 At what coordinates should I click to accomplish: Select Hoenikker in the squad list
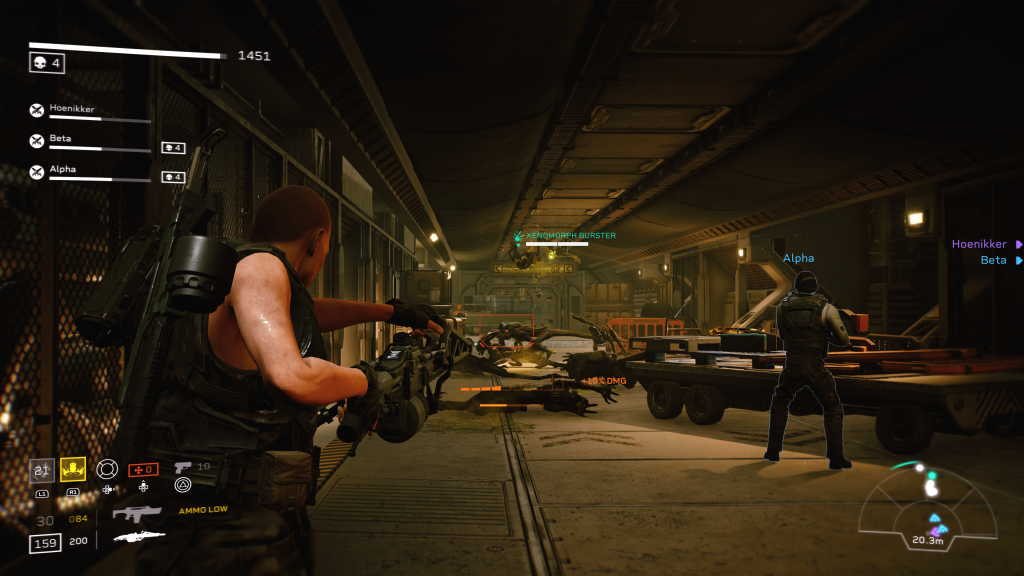point(72,109)
